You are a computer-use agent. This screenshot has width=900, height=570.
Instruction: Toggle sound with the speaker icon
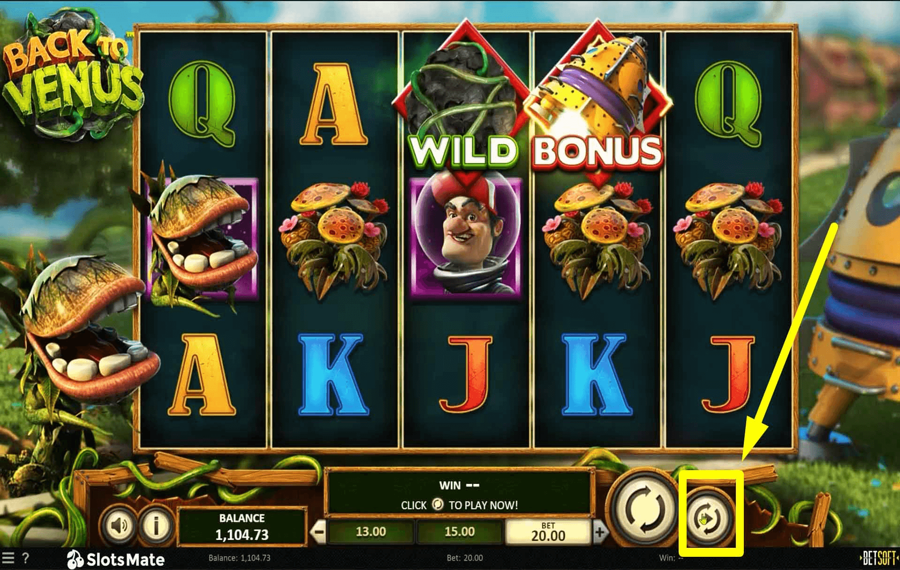tap(120, 524)
